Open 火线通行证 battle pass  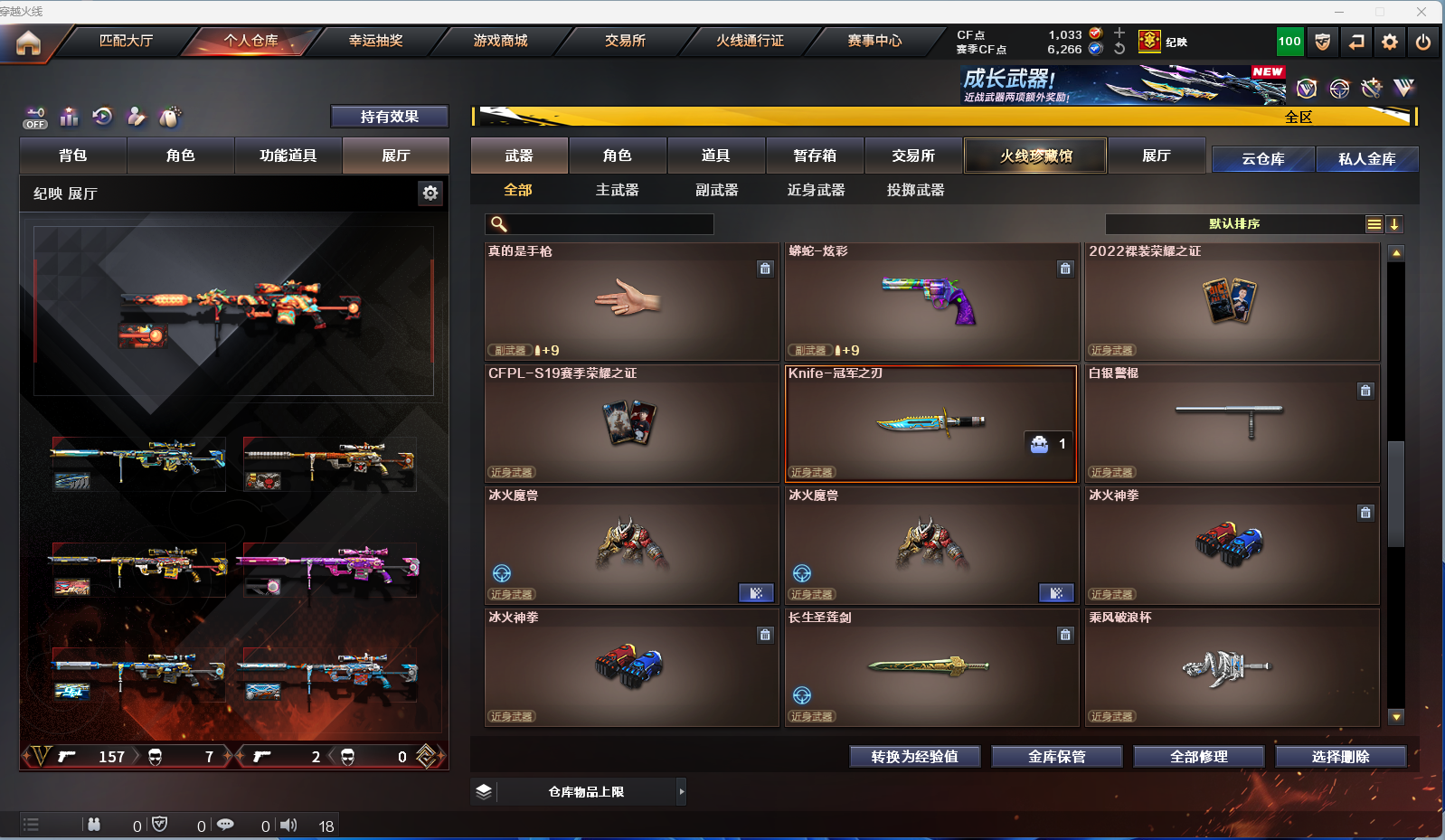pos(750,41)
